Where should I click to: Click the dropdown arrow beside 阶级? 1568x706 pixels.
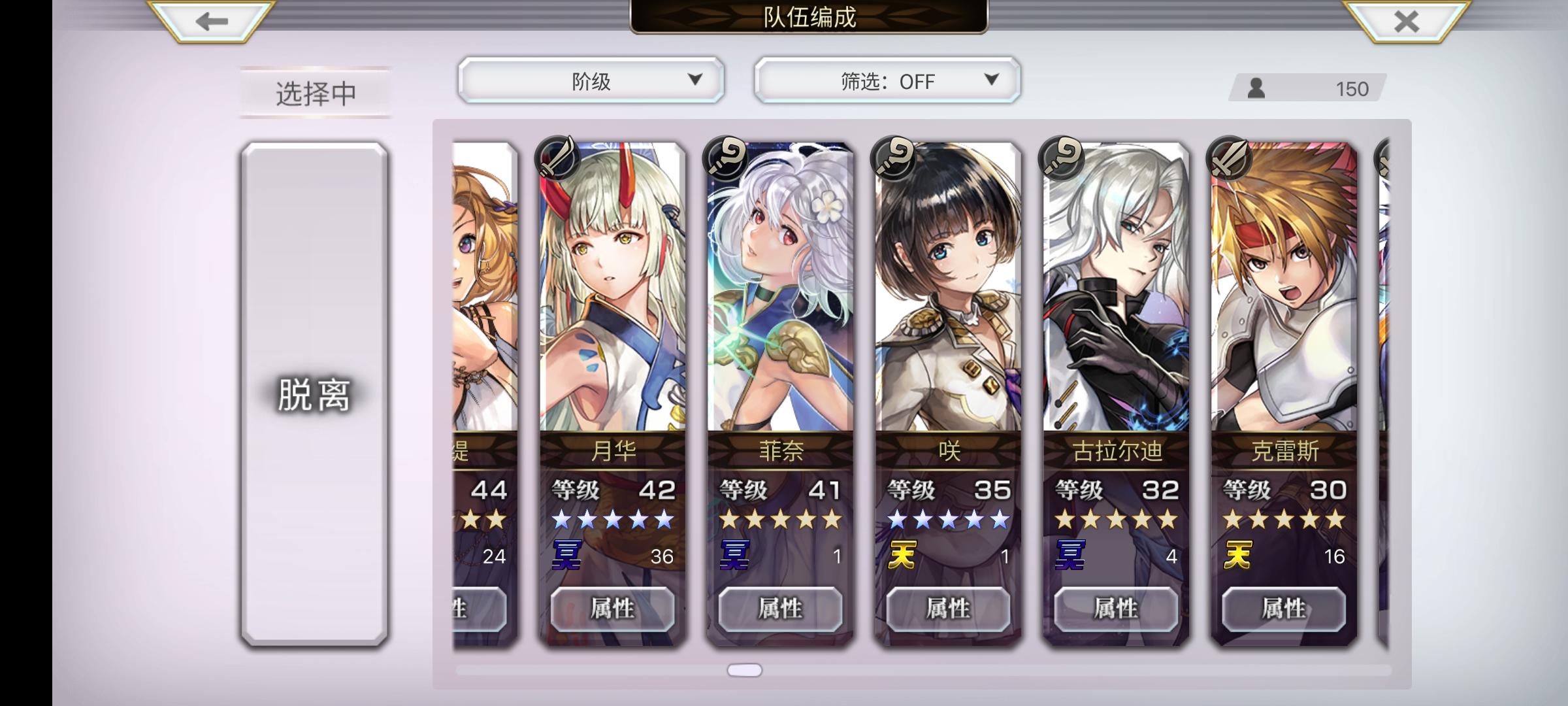tap(694, 80)
